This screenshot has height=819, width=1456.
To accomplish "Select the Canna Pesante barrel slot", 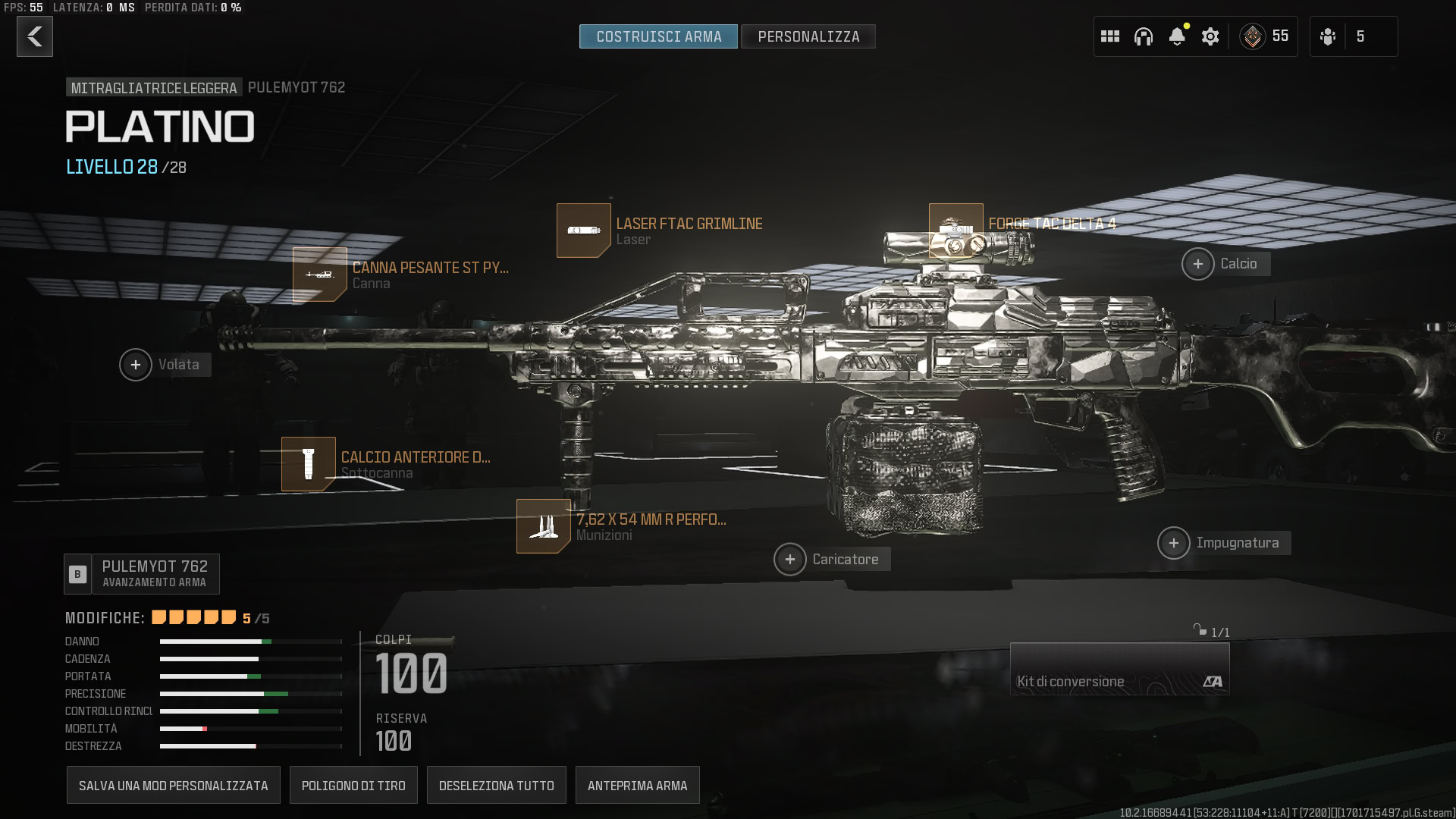I will (320, 275).
